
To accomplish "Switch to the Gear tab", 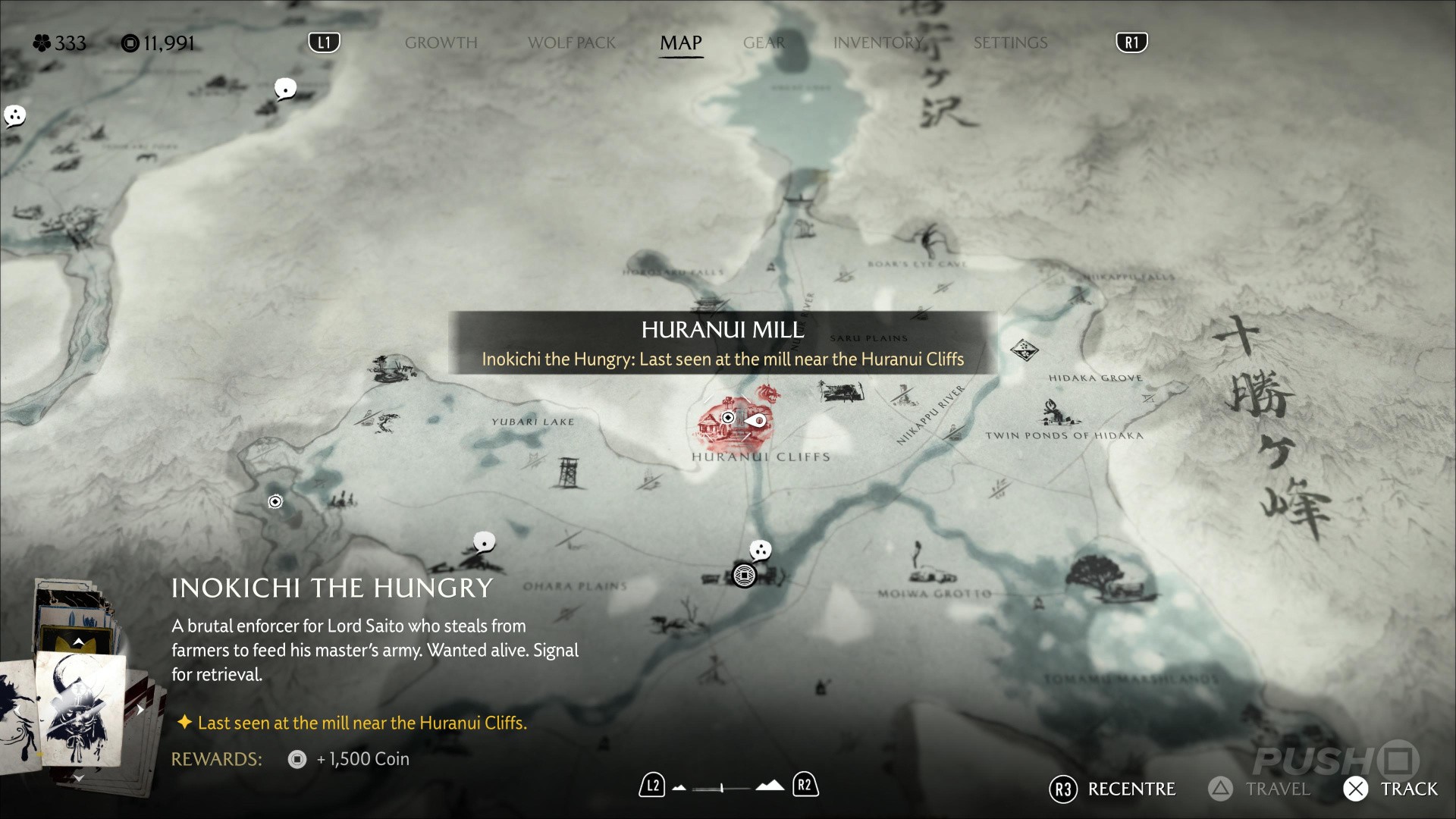I will 764,43.
